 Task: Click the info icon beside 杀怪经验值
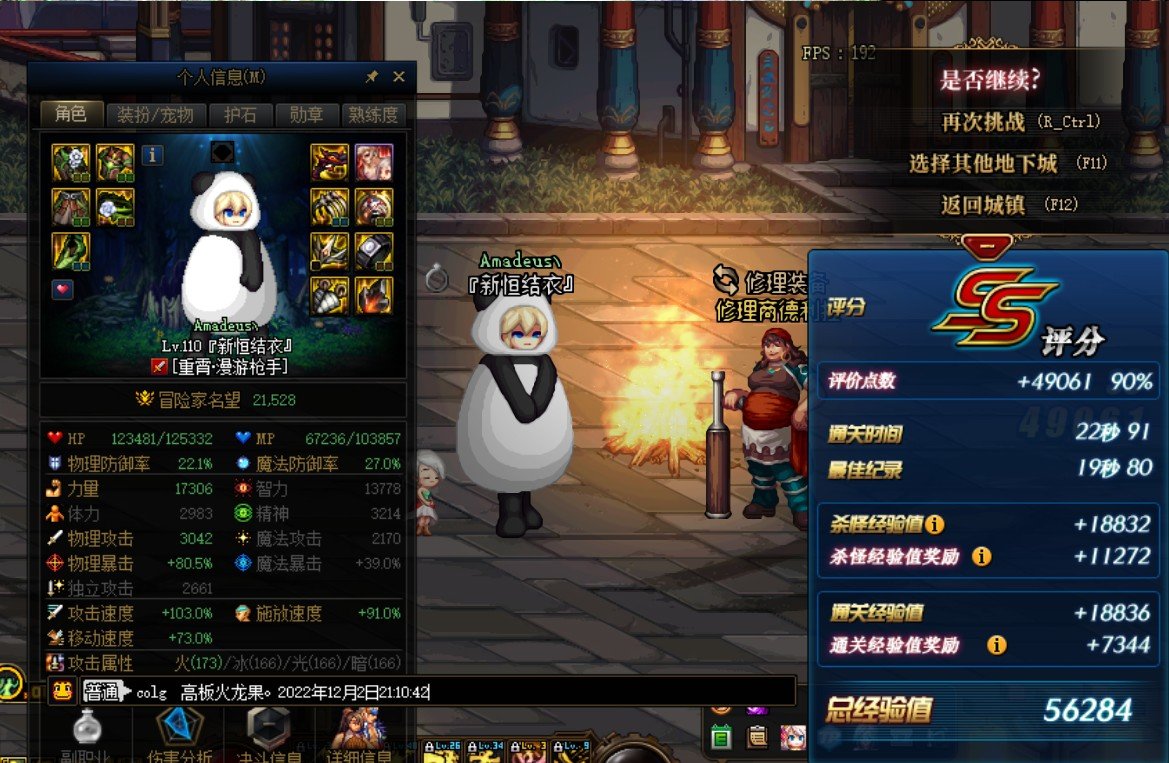pos(935,524)
